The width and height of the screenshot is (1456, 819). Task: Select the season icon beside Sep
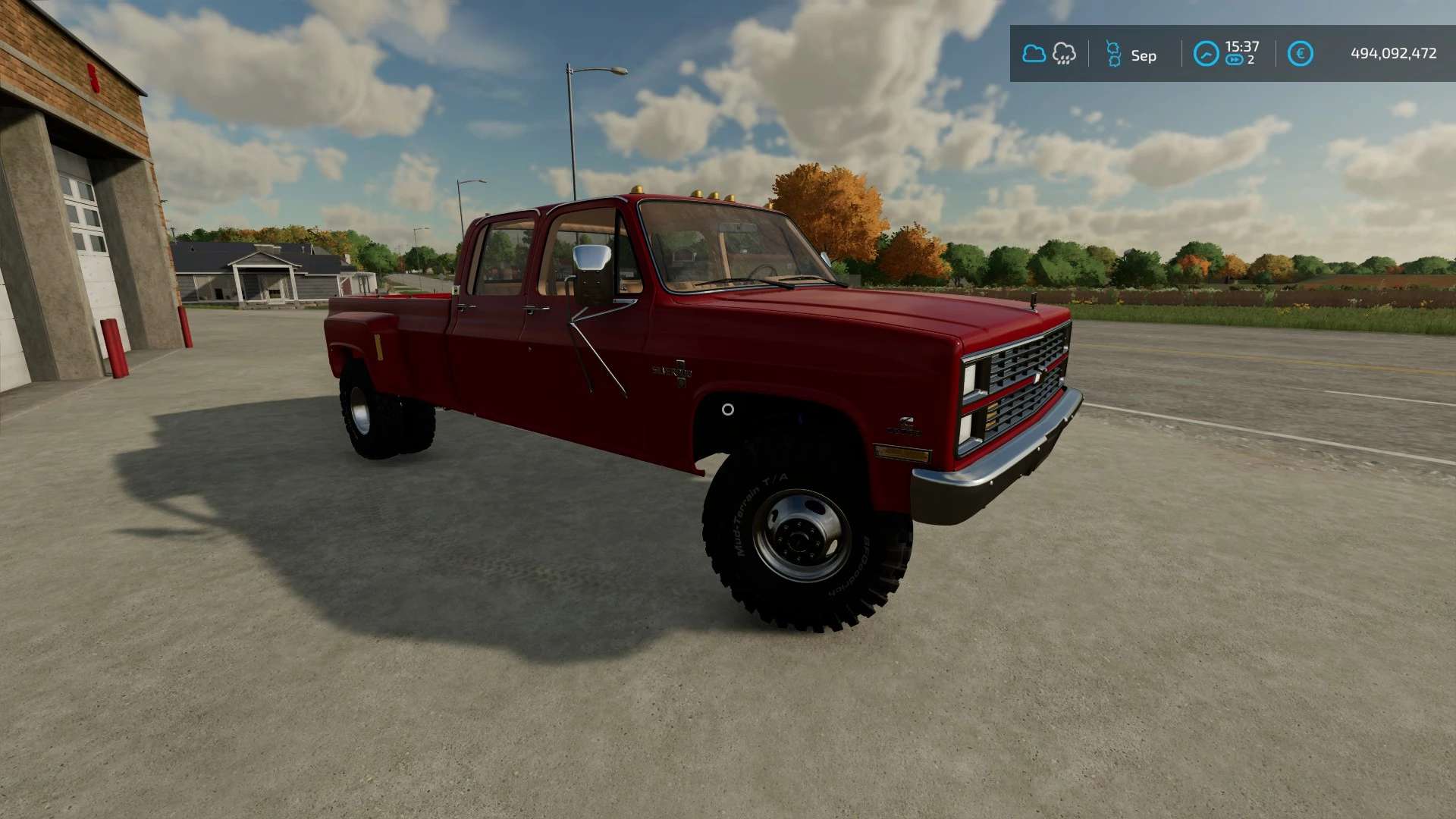(1113, 54)
